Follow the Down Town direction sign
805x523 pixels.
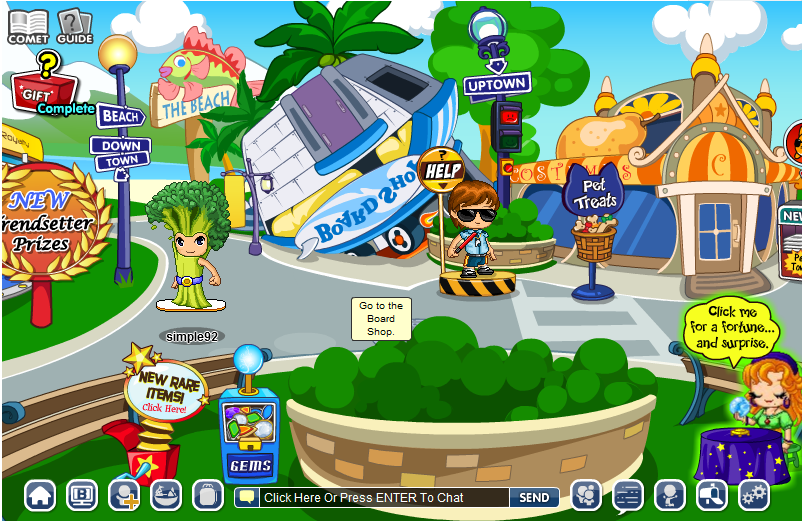(121, 153)
